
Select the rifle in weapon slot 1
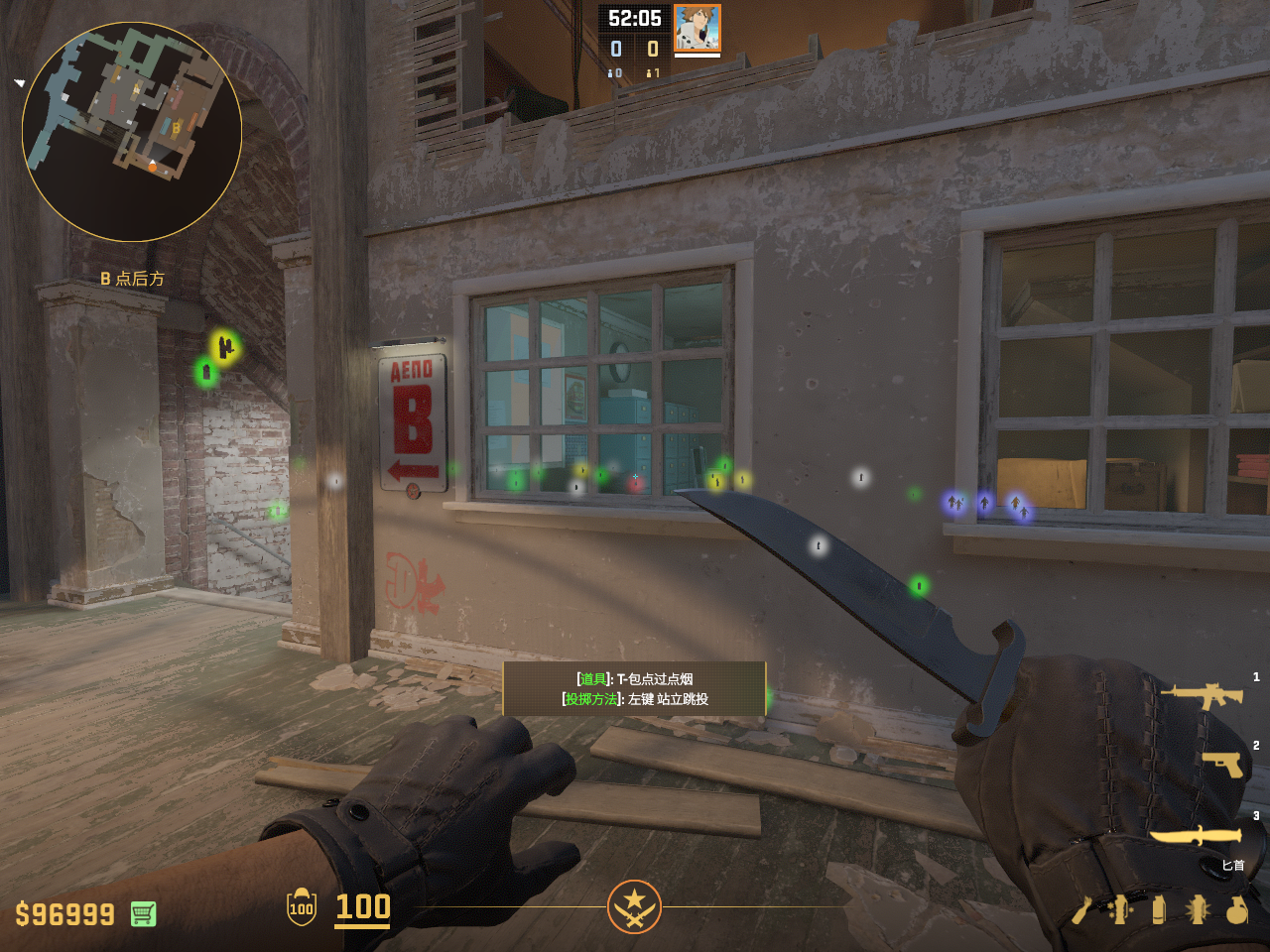click(1202, 695)
